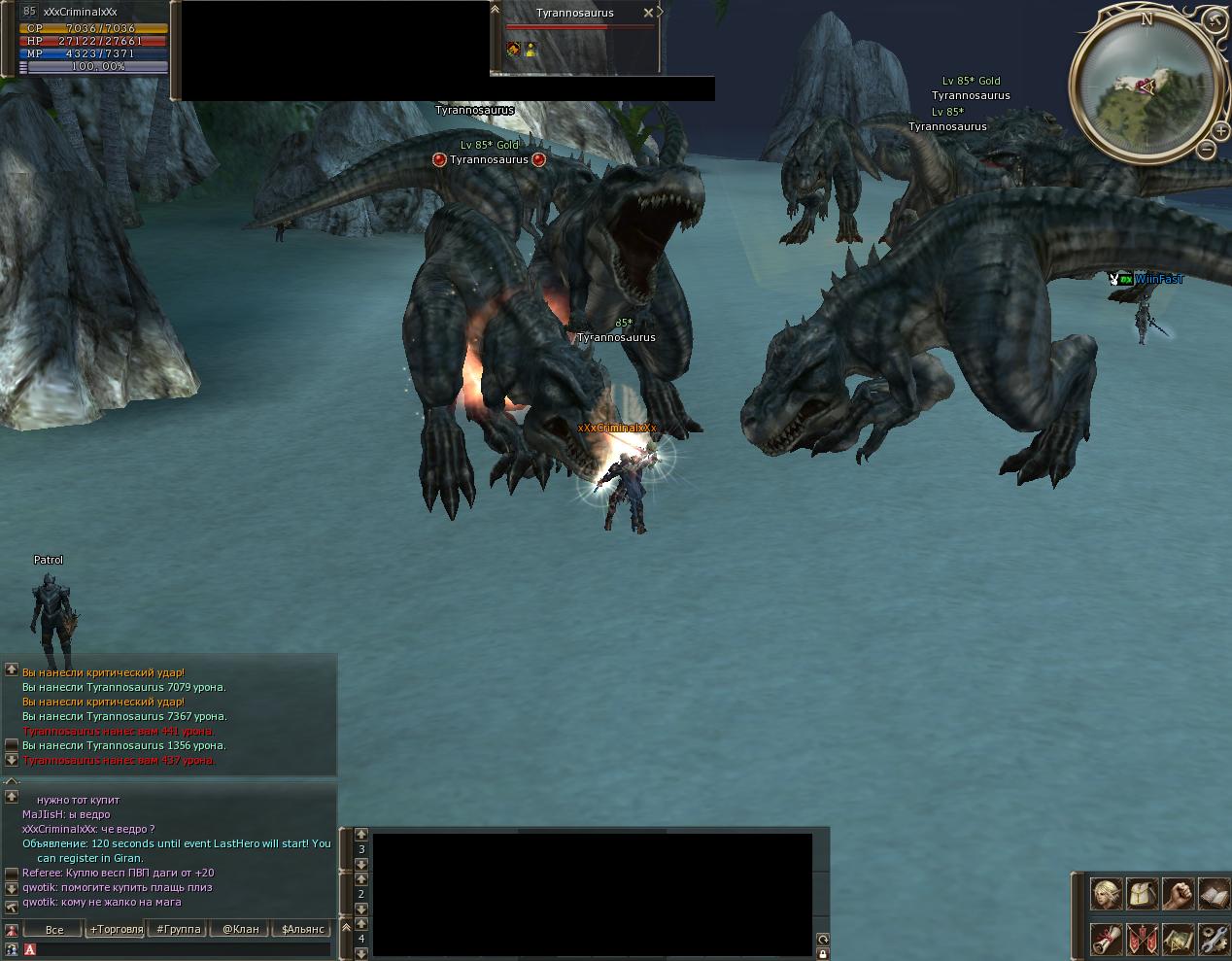Viewport: 1232px width, 961px height.
Task: Choose the $Альянс chat tab
Action: [x=302, y=929]
